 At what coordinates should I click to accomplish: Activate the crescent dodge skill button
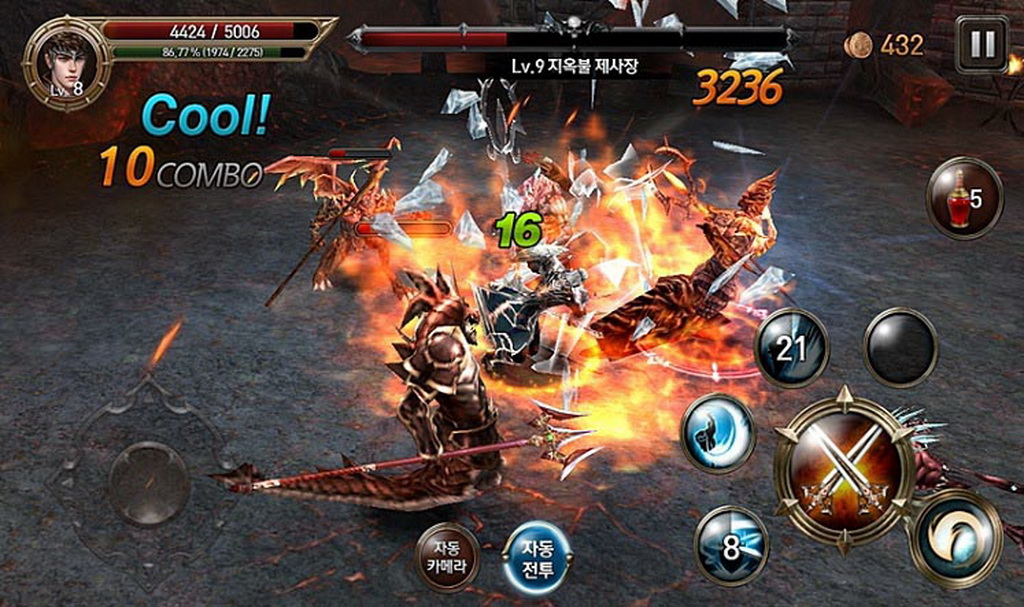[954, 539]
